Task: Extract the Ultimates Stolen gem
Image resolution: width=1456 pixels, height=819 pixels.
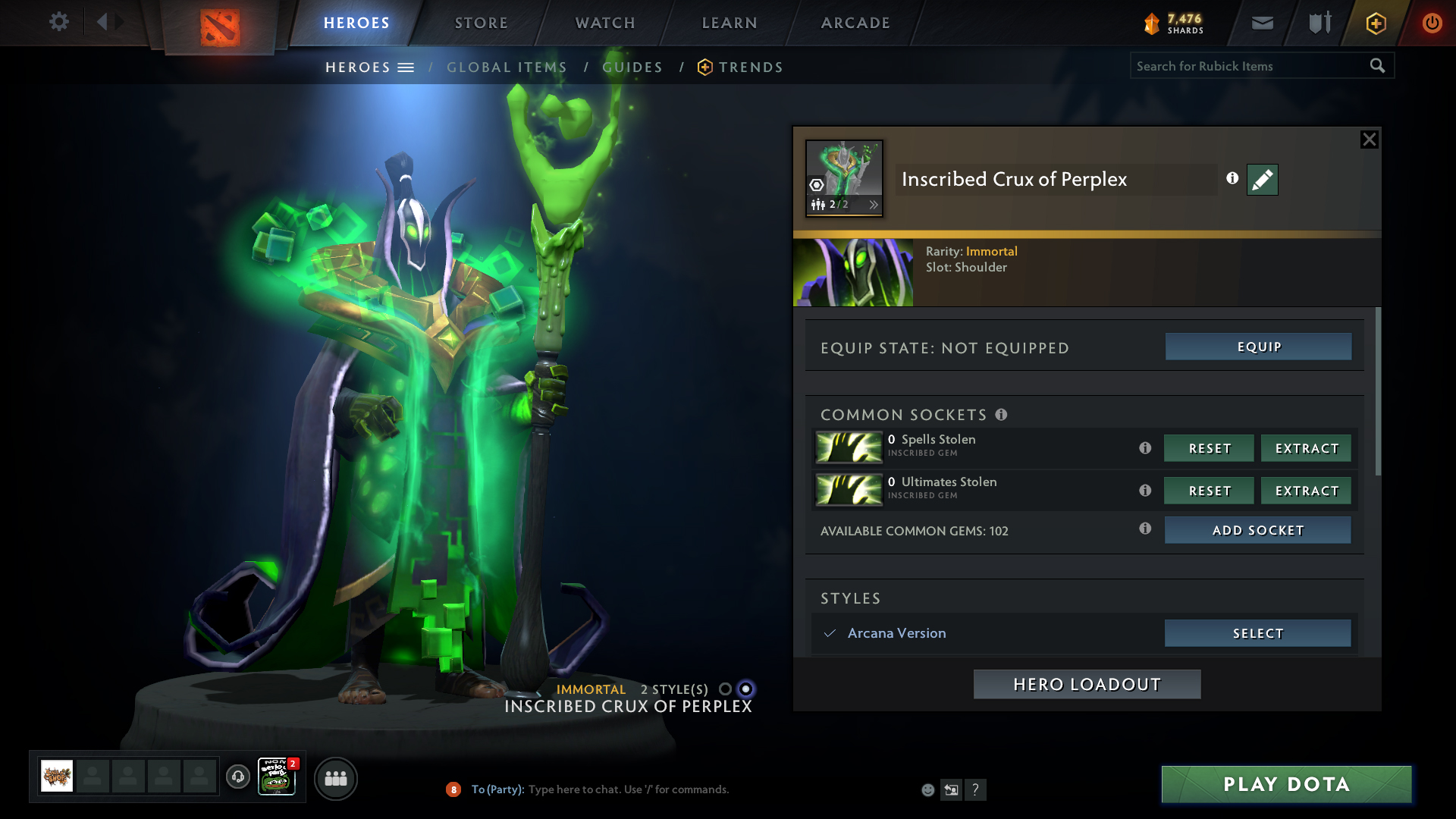Action: (1306, 491)
